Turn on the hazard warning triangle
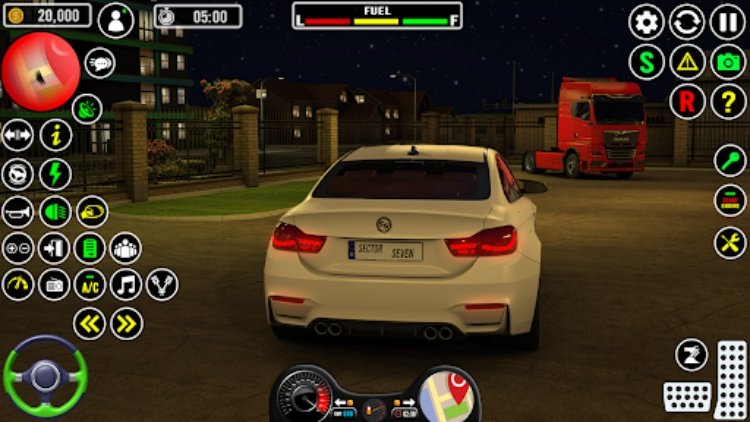Screen dimensions: 750x422 [687, 62]
